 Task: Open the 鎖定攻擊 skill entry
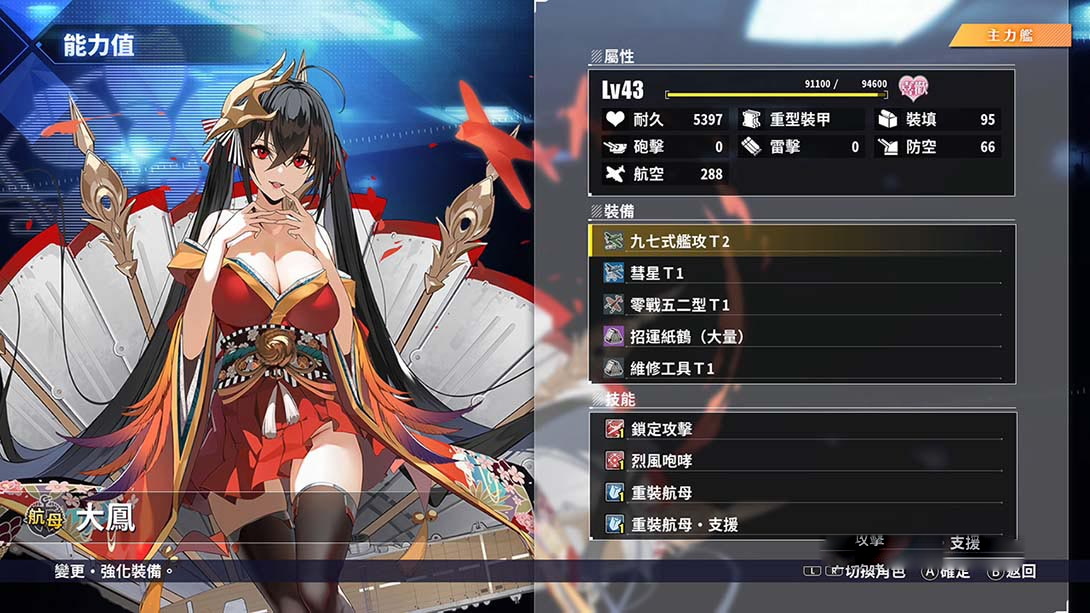tap(800, 429)
